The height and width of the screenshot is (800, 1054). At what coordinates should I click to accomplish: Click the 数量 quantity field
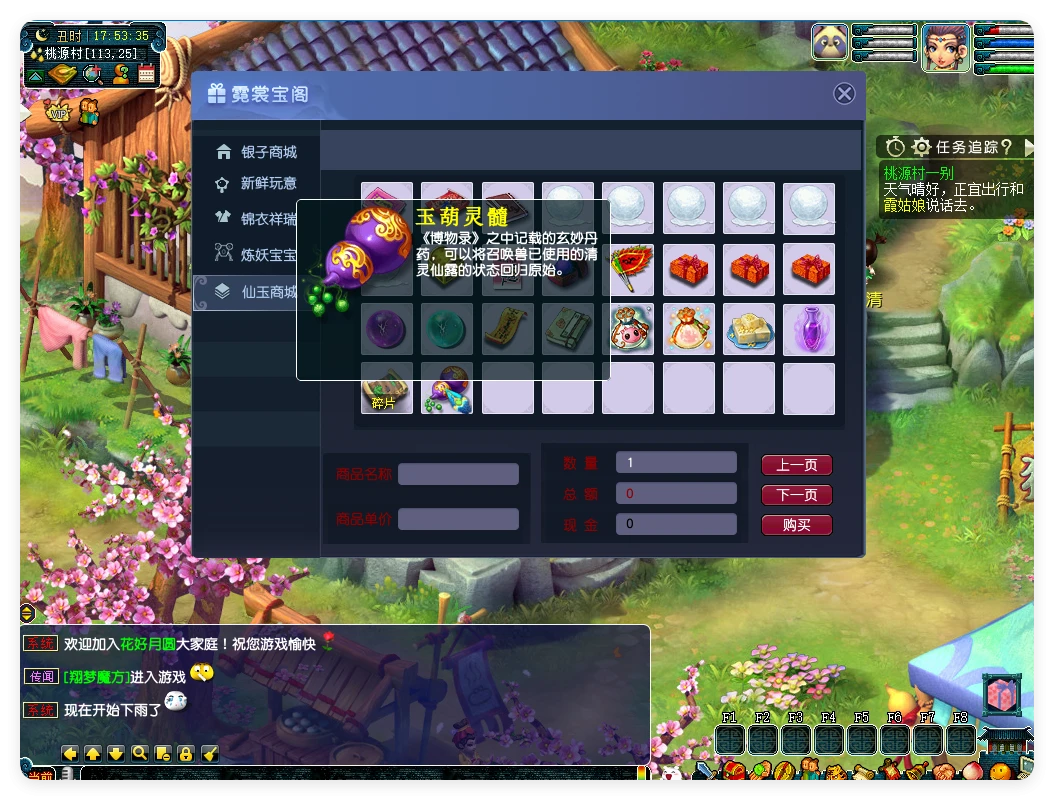pyautogui.click(x=676, y=462)
